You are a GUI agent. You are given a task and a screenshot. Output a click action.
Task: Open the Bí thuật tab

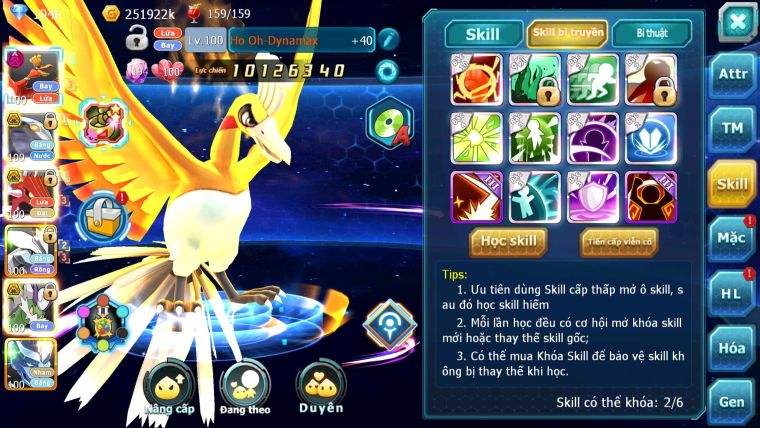651,34
